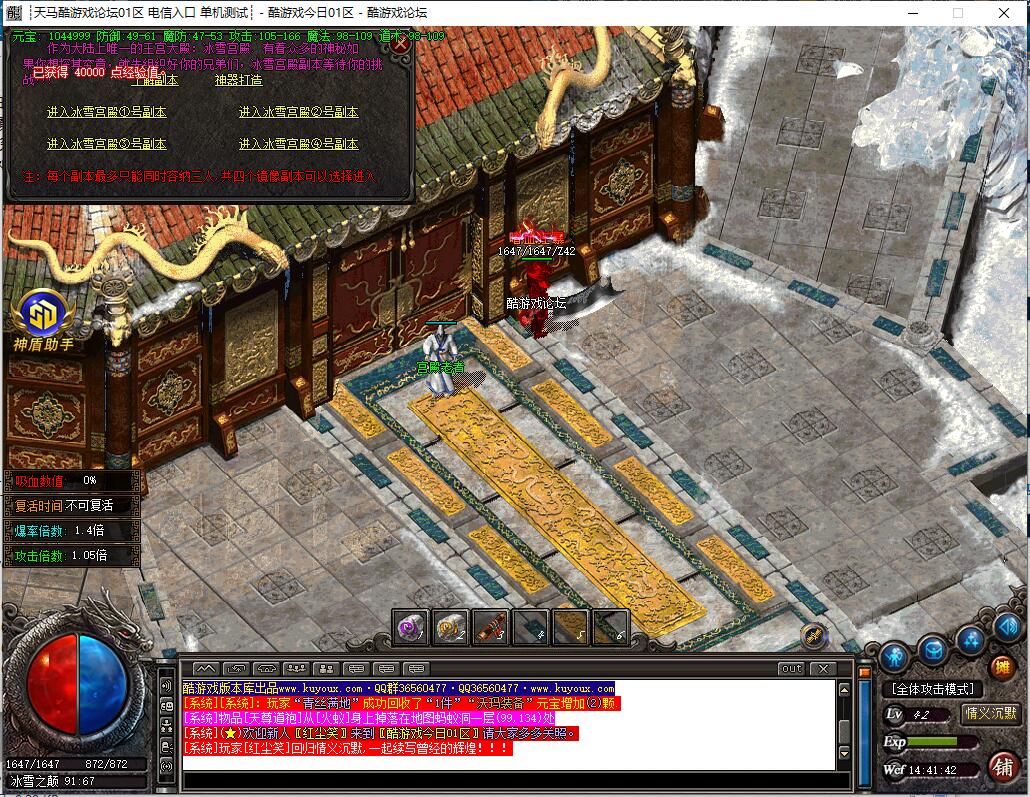
Task: Close the game window
Action: (x=1005, y=13)
